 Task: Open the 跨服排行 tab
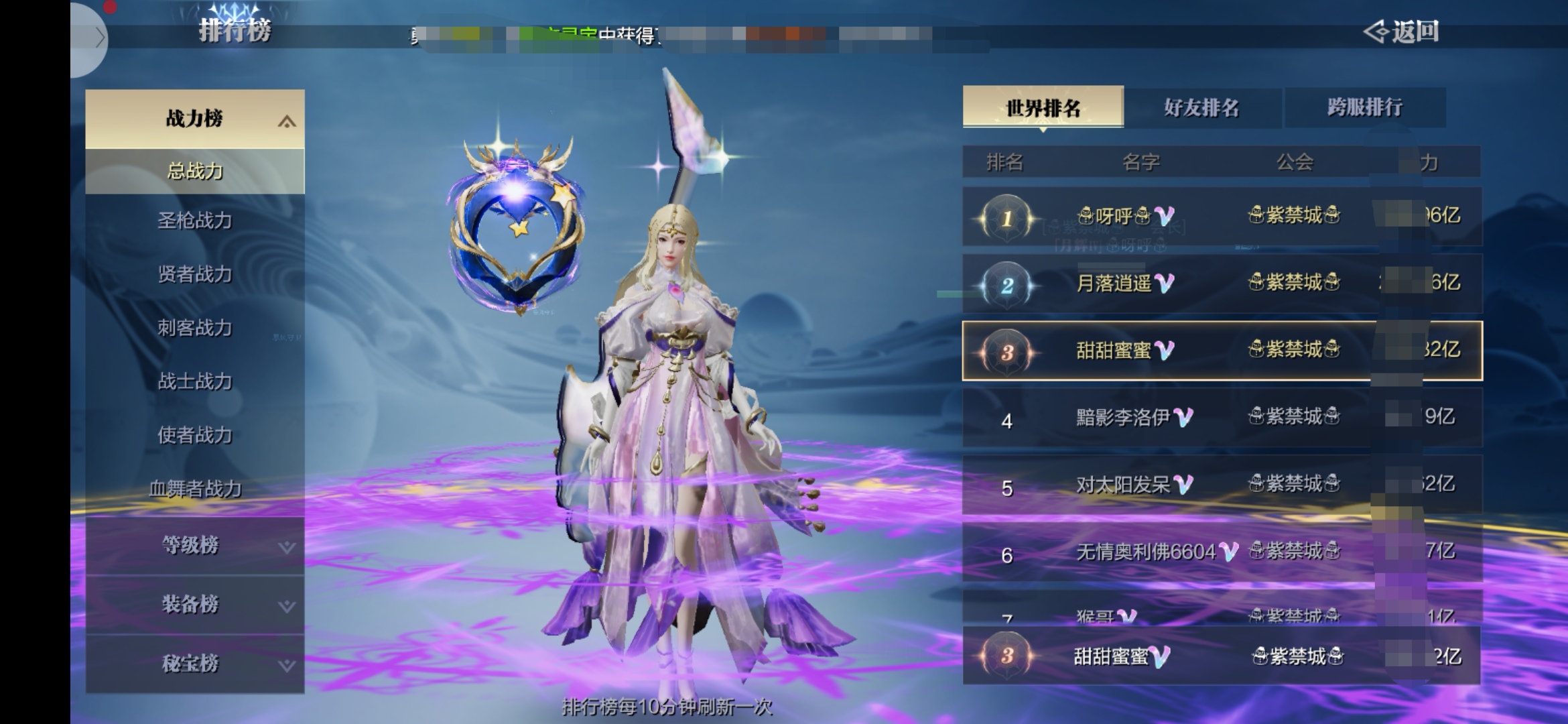pyautogui.click(x=1364, y=107)
